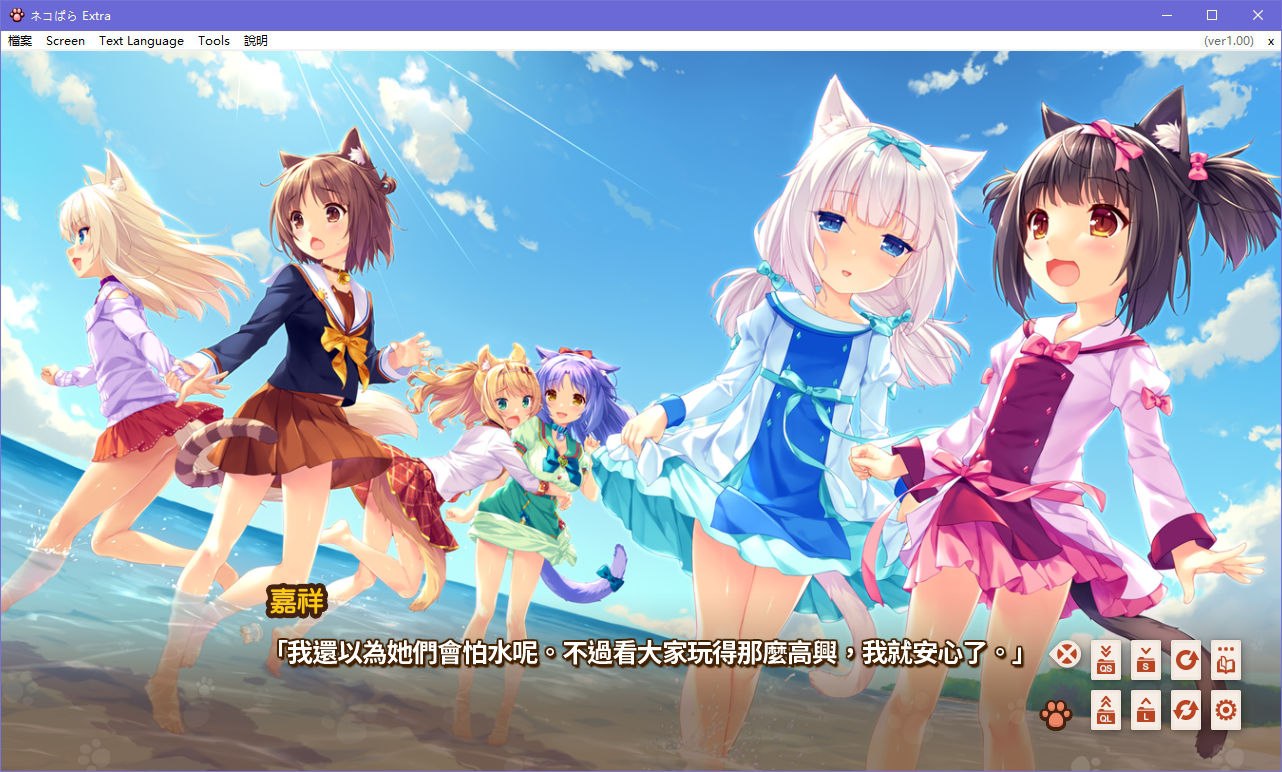This screenshot has height=772, width=1282.
Task: Open the Quick Load (QL) icon
Action: point(1105,710)
